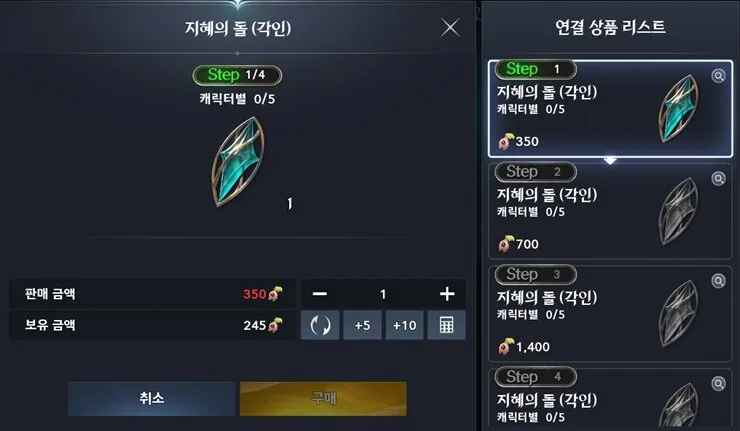
Task: Inspect Step 1 item with magnifier icon
Action: 717,76
